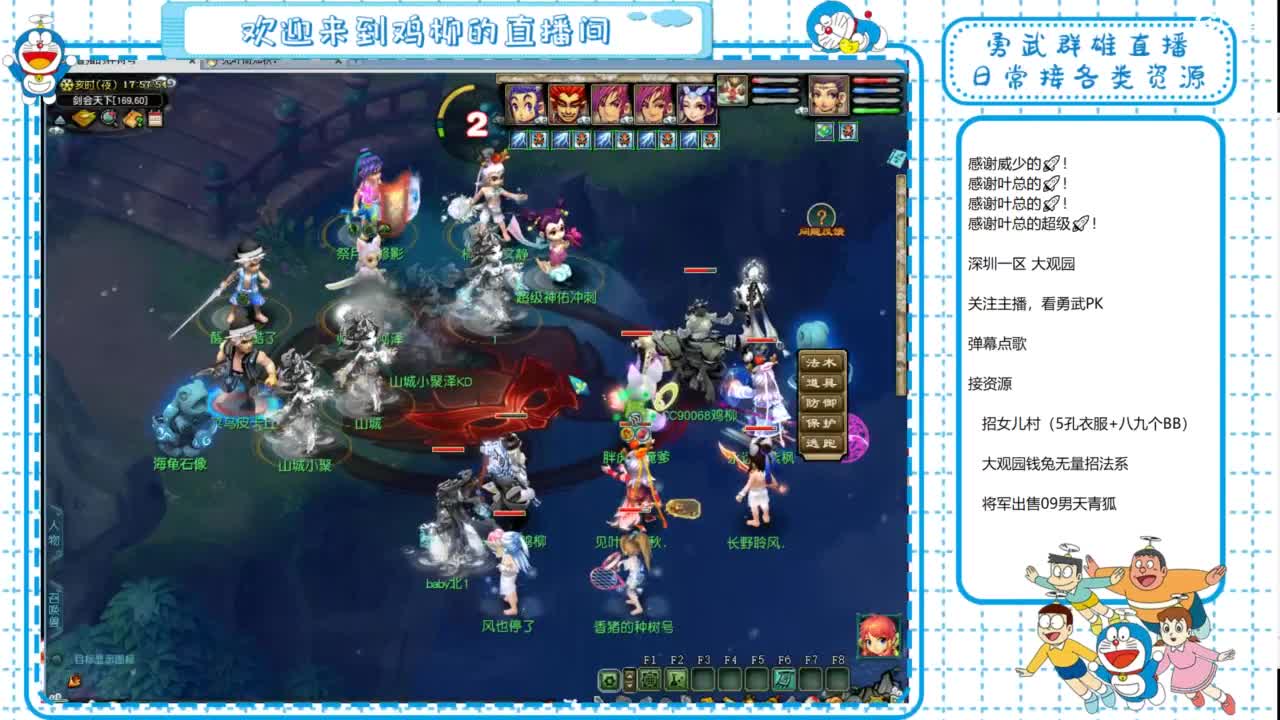Open the bag icon in the top-left HUD

(x=84, y=119)
